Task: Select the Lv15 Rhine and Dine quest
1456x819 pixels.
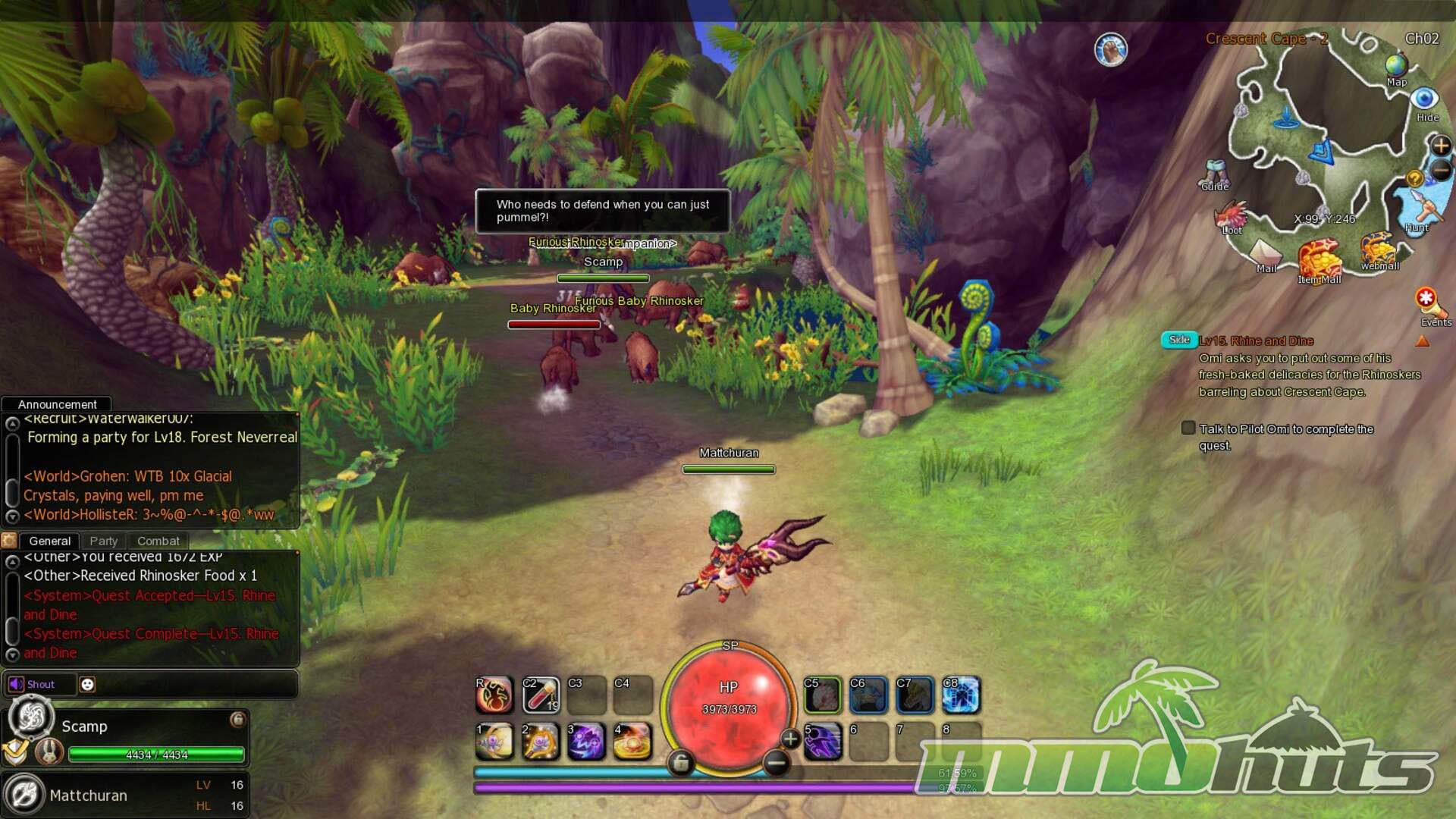Action: (x=1256, y=340)
